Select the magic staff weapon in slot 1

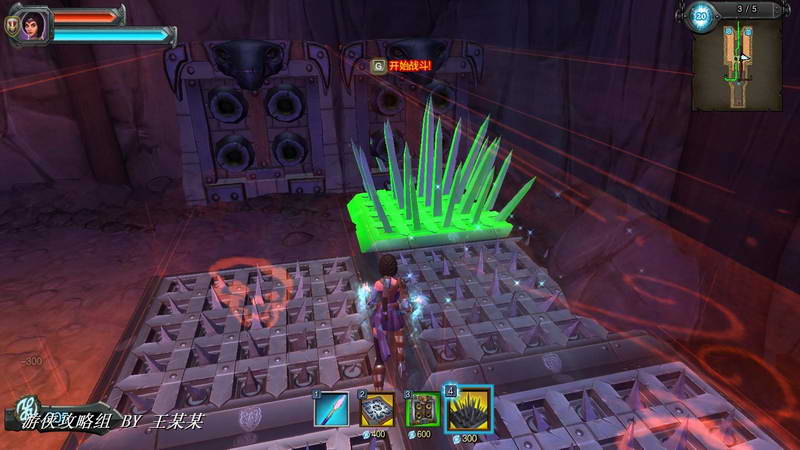click(332, 409)
